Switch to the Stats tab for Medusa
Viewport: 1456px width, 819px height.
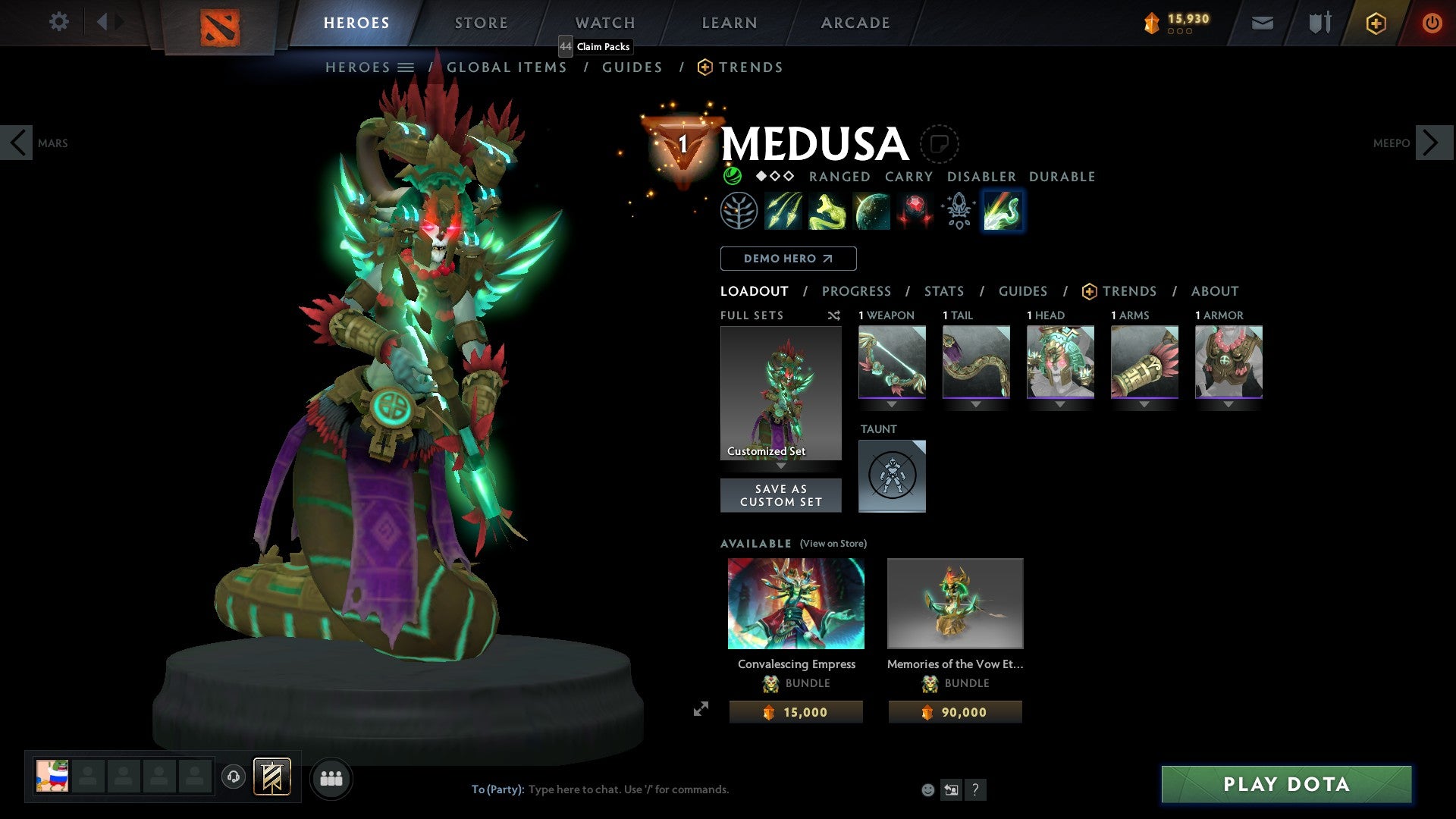943,291
